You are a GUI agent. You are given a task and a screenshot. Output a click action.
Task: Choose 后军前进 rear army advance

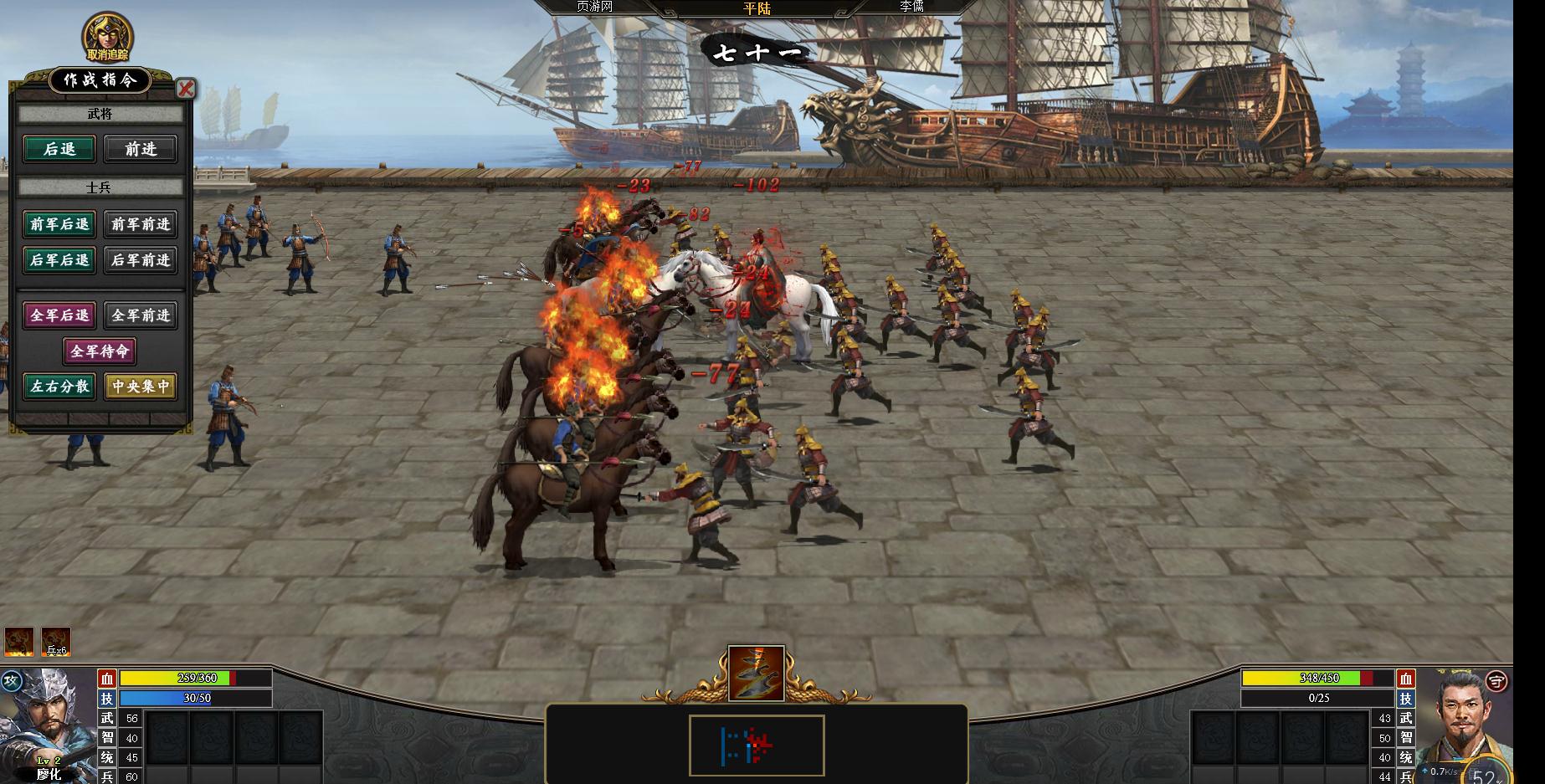[141, 260]
